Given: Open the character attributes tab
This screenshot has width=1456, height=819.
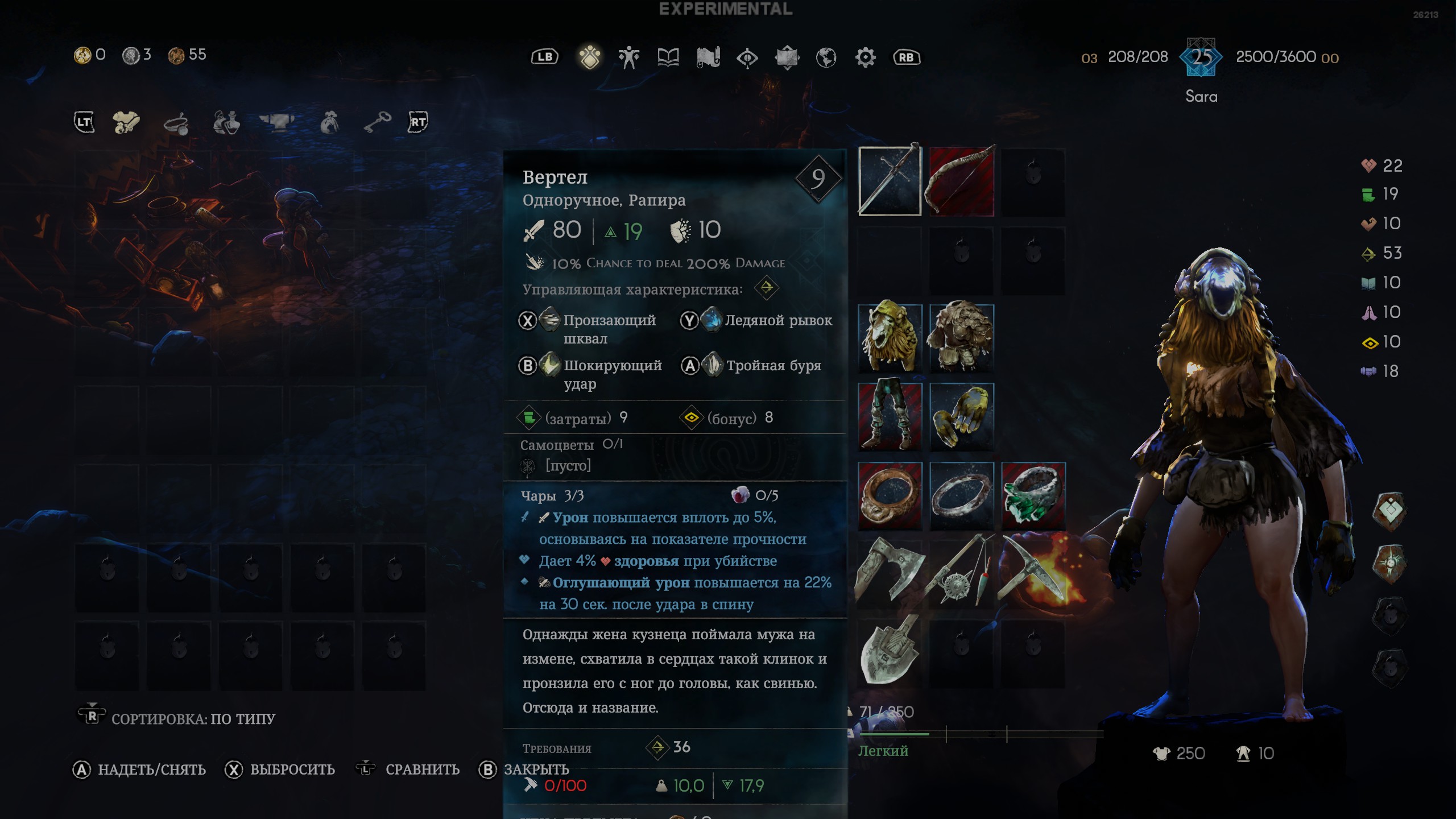Looking at the screenshot, I should click(628, 57).
